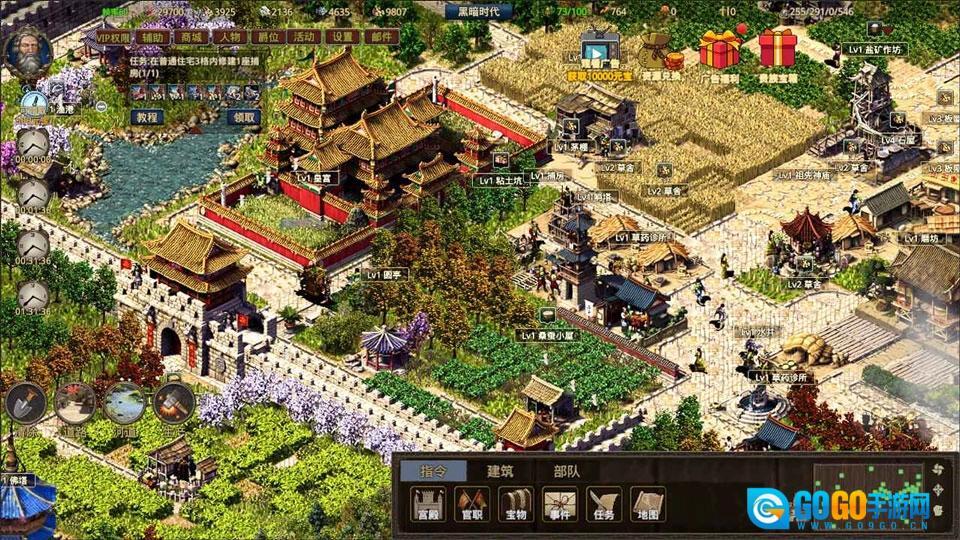
Task: Open the 设置 settings menu
Action: point(343,37)
